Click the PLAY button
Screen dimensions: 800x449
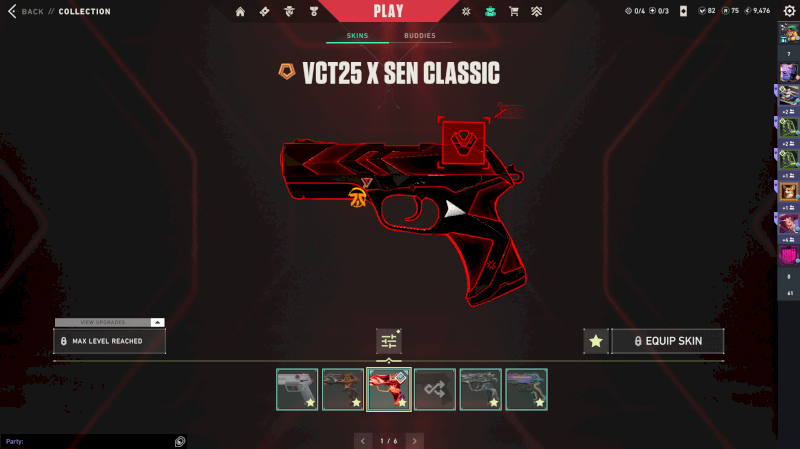(x=388, y=12)
